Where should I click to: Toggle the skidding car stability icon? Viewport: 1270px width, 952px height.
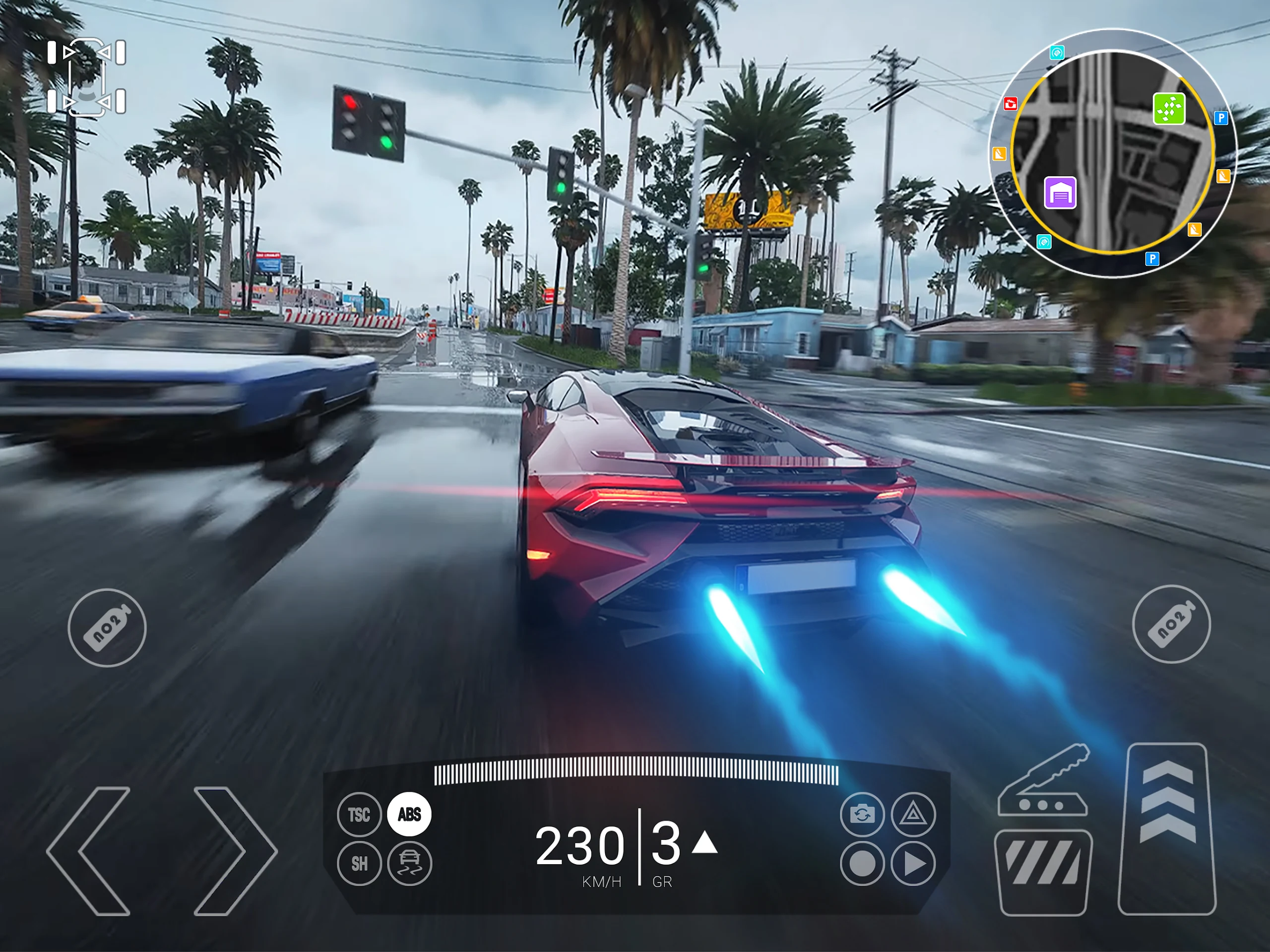point(409,863)
